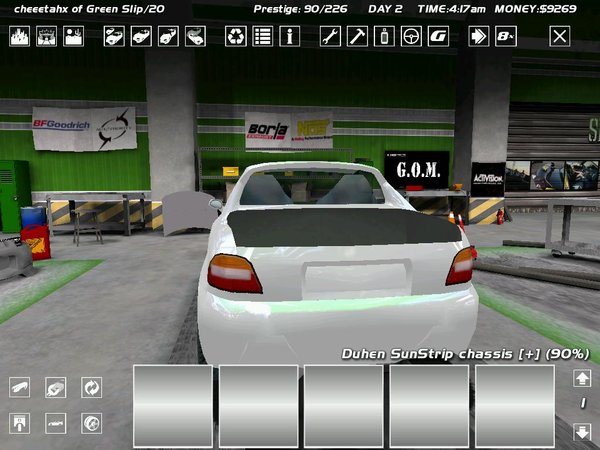Choose the car body parts category
Image resolution: width=600 pixels, height=450 pixels.
(x=56, y=422)
